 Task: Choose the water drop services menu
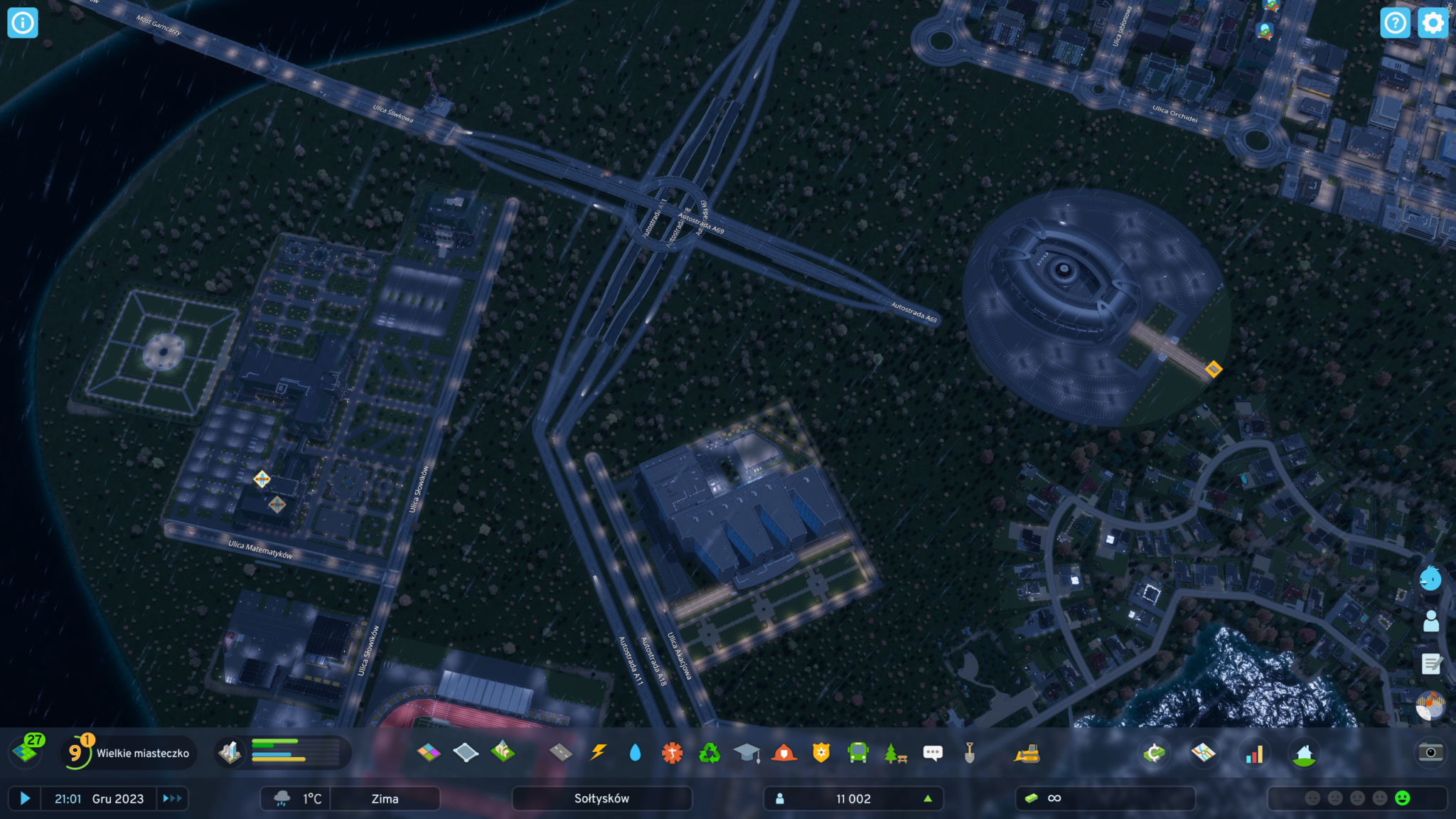[635, 752]
